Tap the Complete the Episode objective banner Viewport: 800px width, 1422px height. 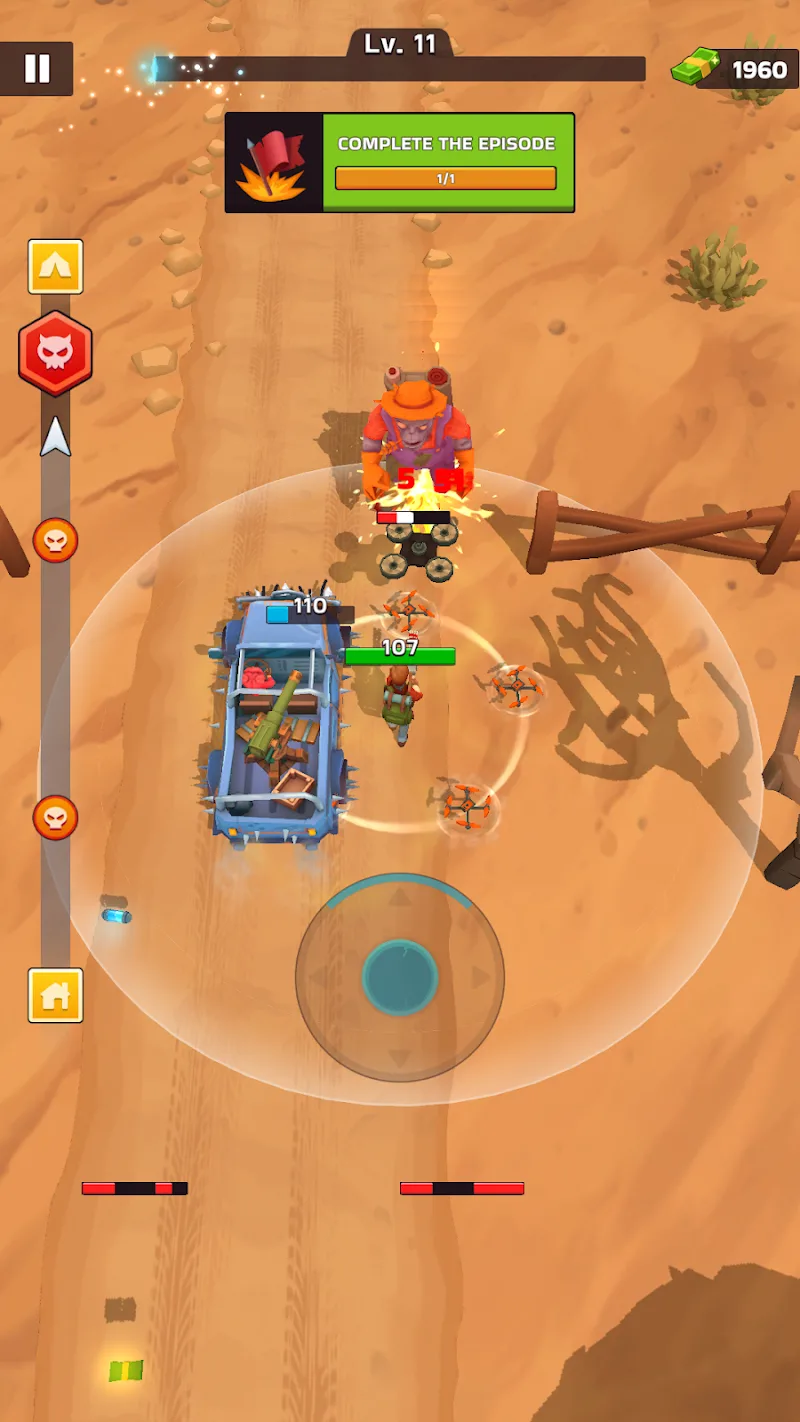coord(399,162)
